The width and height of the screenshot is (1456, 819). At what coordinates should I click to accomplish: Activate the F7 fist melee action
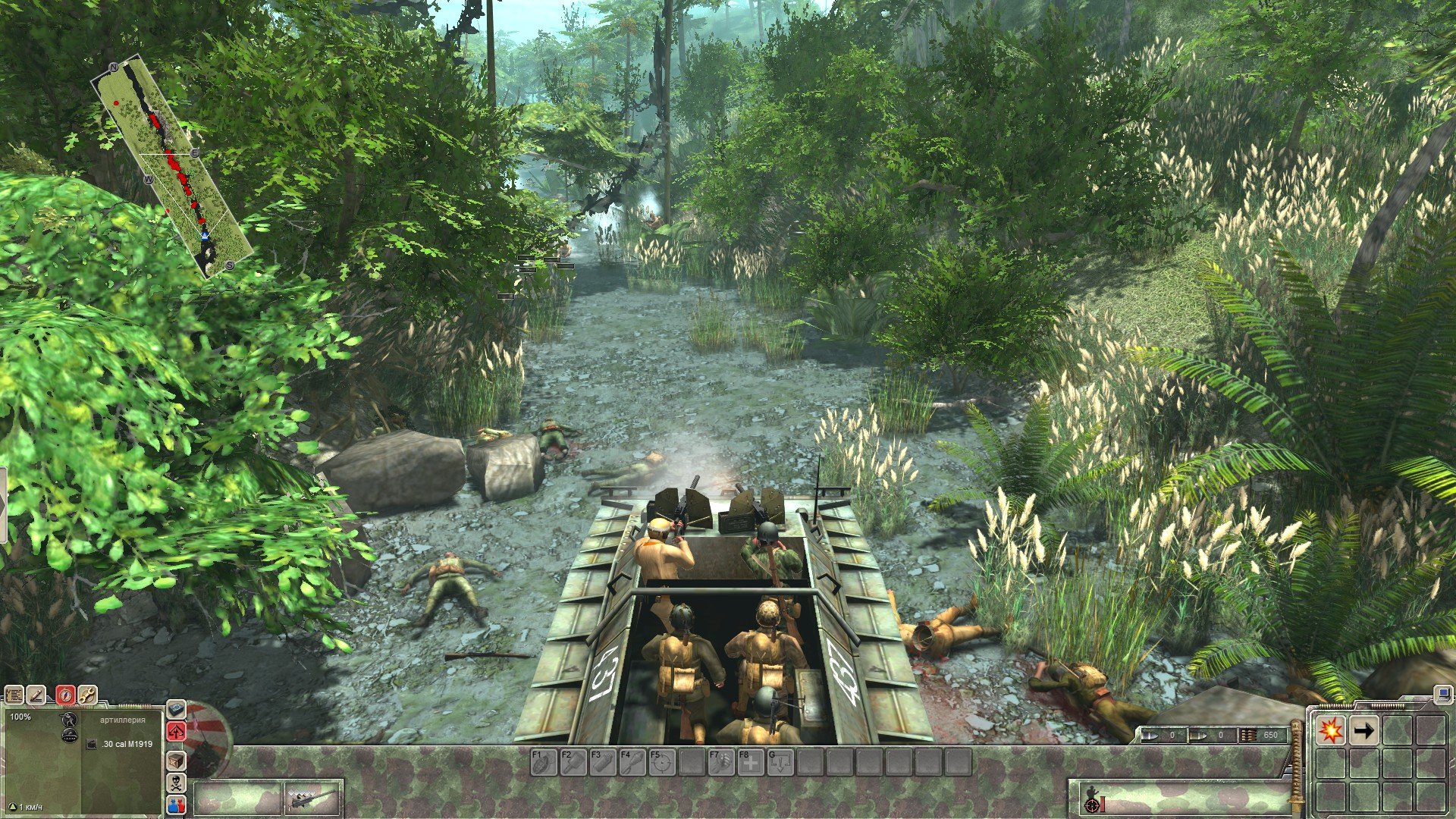coord(721,762)
